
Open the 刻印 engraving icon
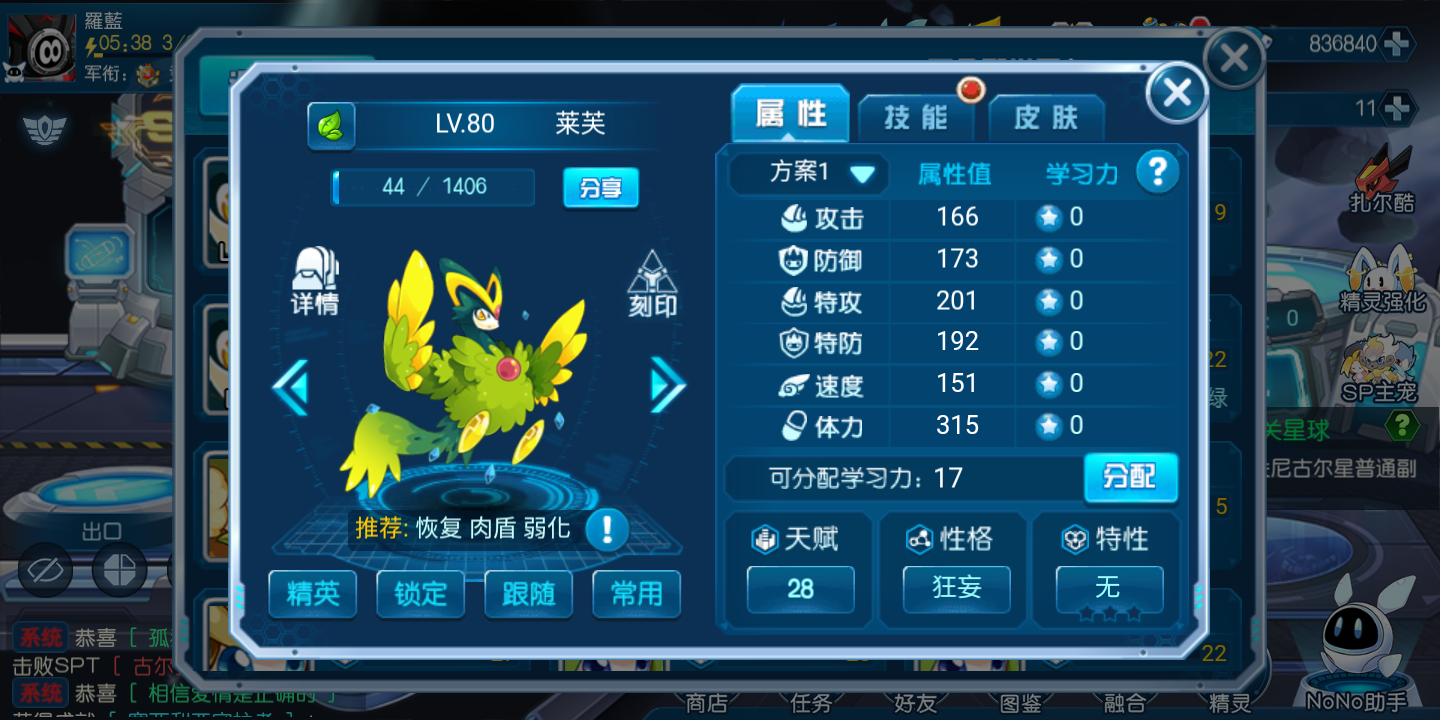click(652, 284)
